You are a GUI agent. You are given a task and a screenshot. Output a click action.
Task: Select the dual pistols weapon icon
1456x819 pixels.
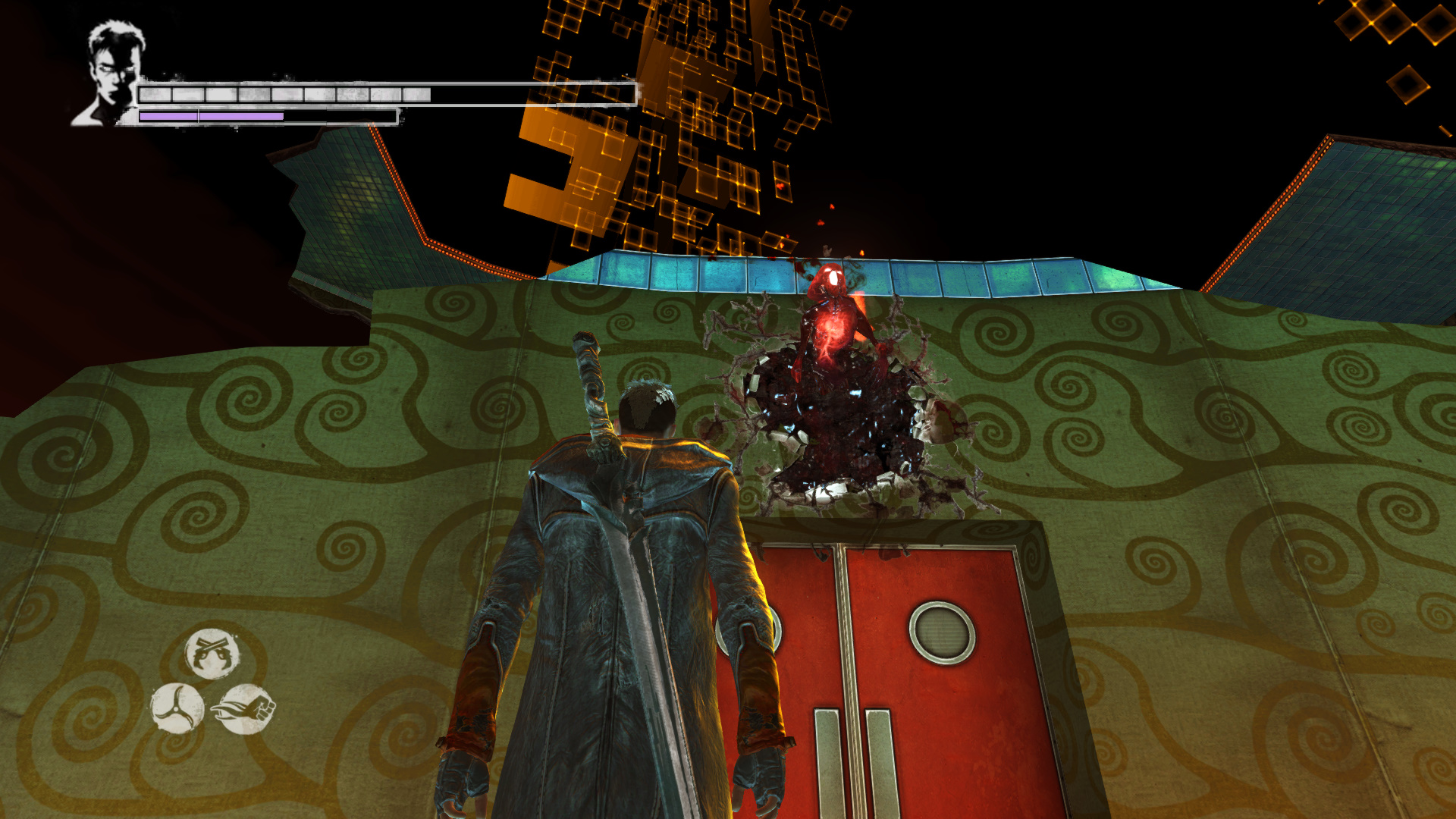point(212,654)
